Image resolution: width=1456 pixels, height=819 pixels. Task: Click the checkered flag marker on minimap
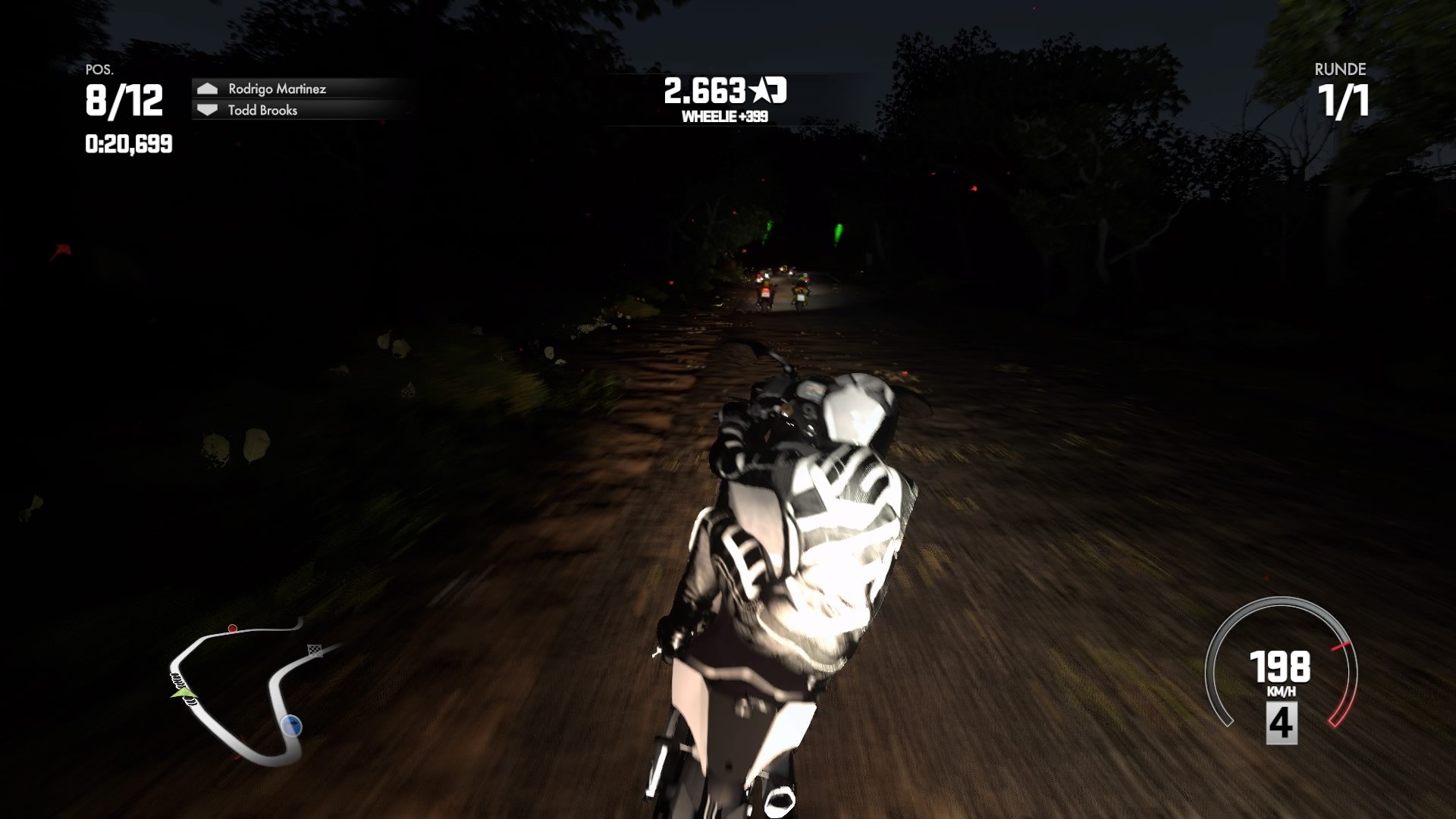coord(315,651)
